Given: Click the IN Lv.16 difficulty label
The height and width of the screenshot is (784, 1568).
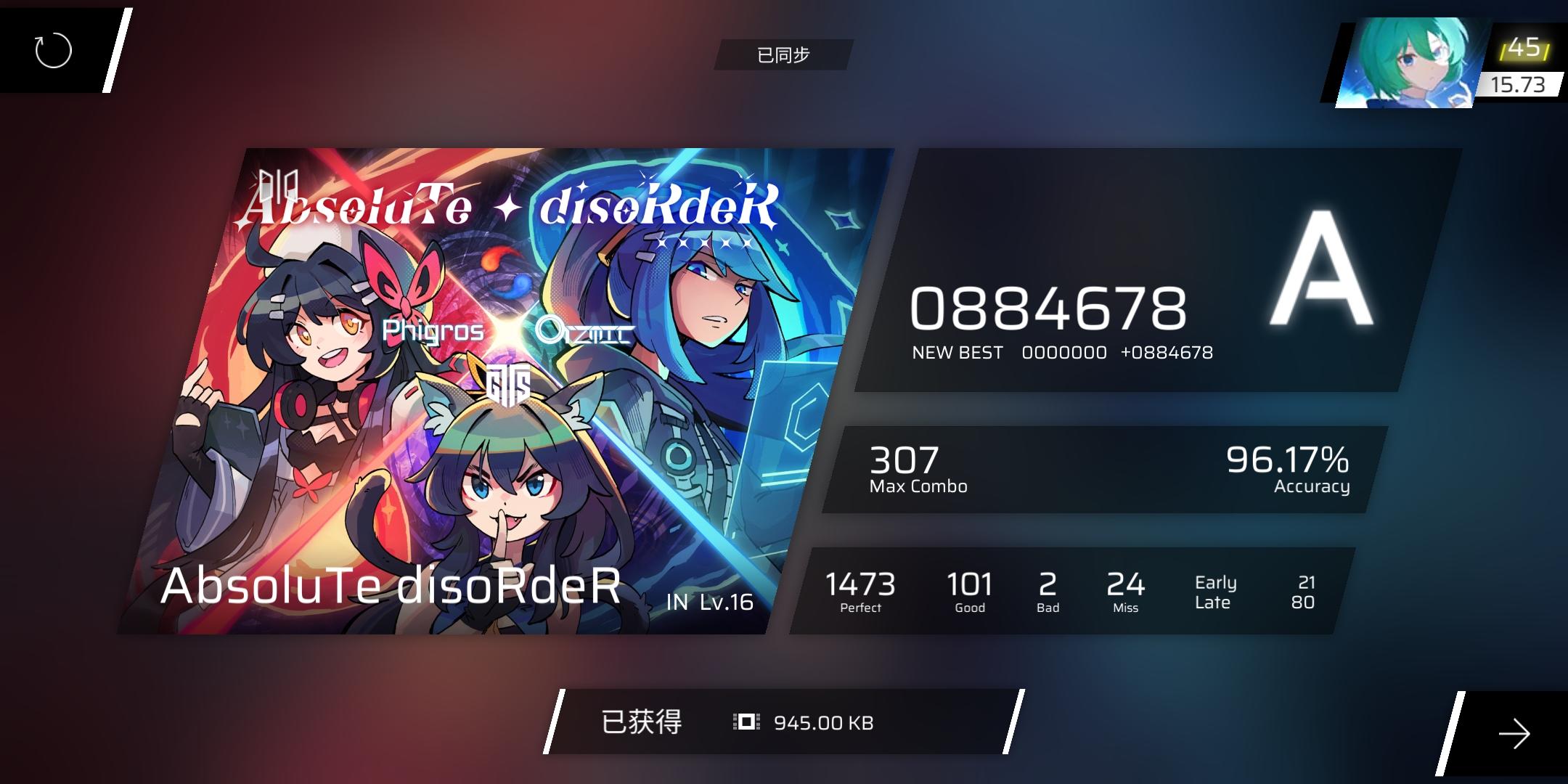Looking at the screenshot, I should coord(709,601).
